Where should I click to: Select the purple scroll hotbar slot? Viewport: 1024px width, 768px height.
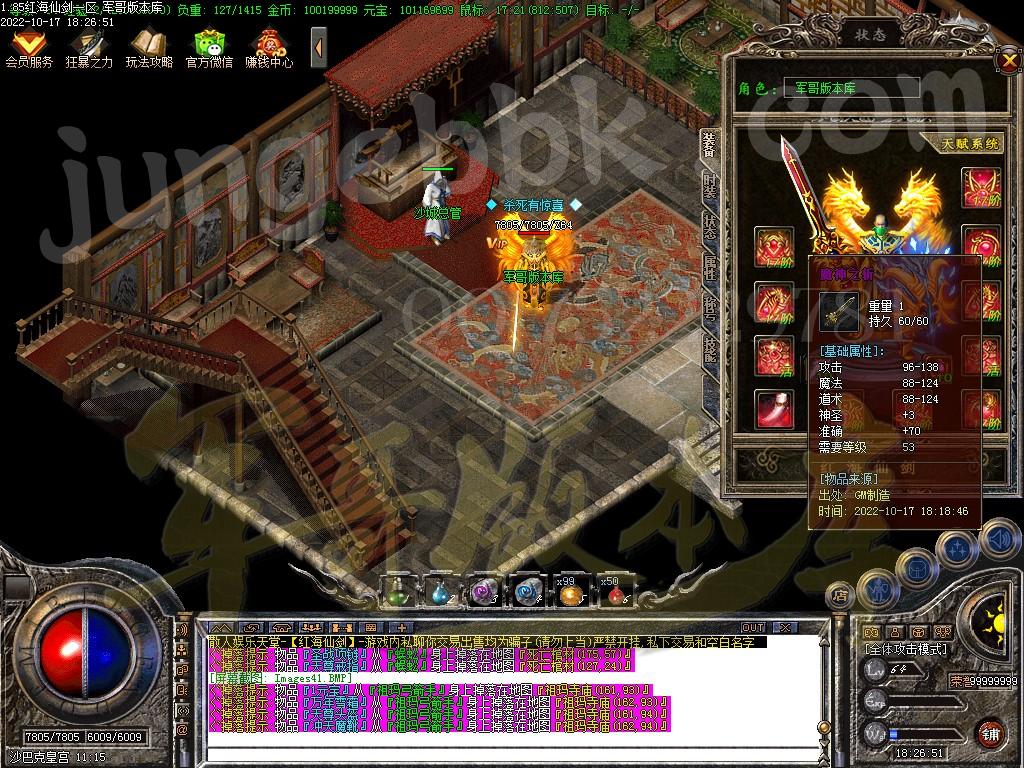[x=485, y=592]
